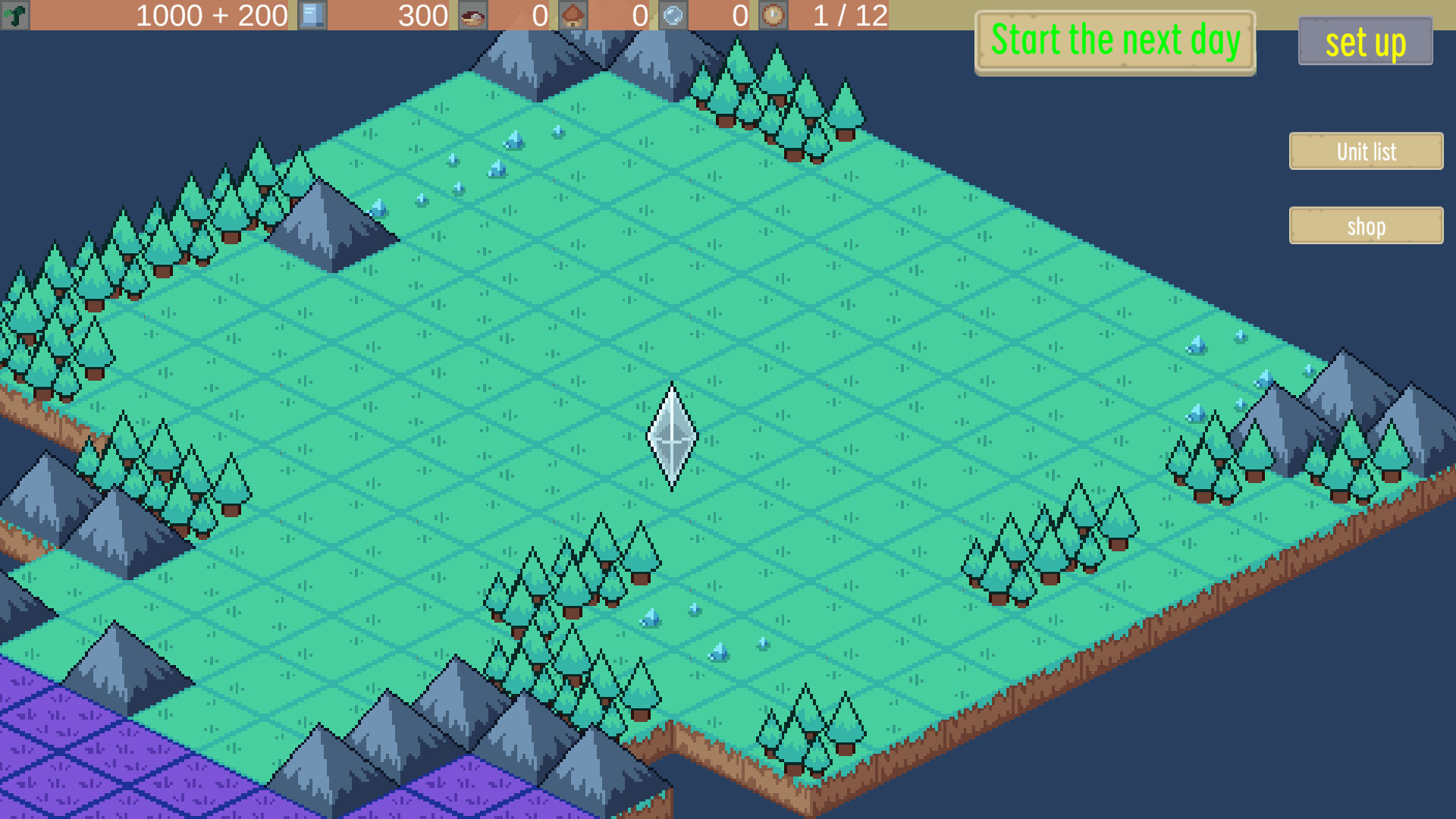This screenshot has width=1456, height=819.
Task: Click the 300 resource value in top bar
Action: (x=422, y=14)
